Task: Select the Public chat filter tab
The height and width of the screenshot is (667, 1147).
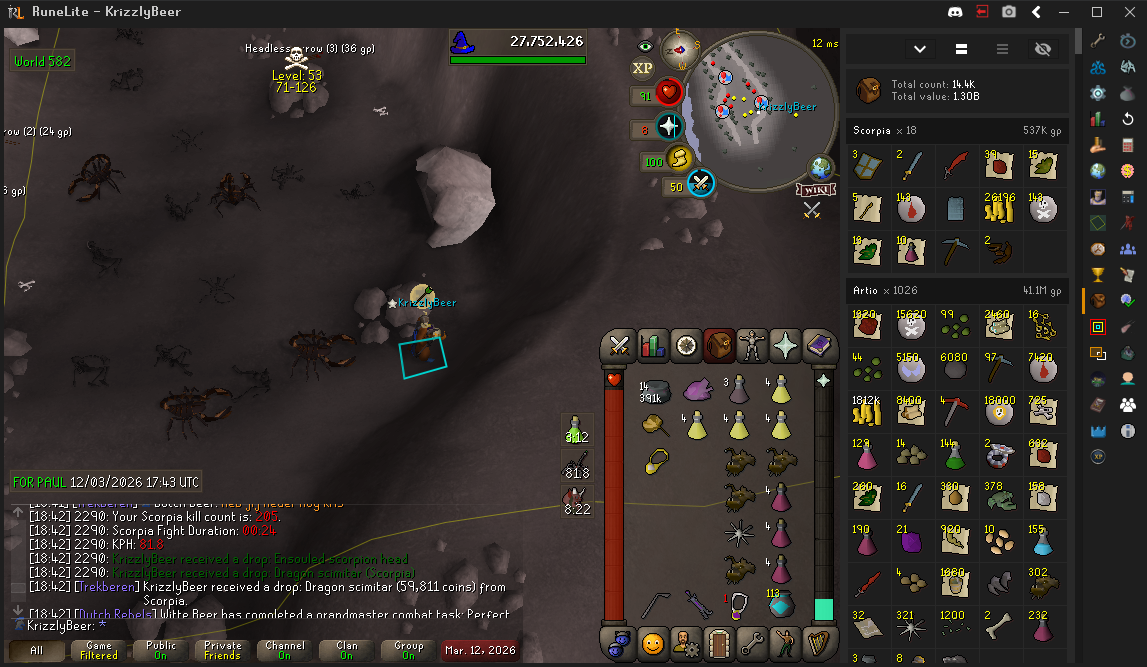Action: pyautogui.click(x=161, y=650)
